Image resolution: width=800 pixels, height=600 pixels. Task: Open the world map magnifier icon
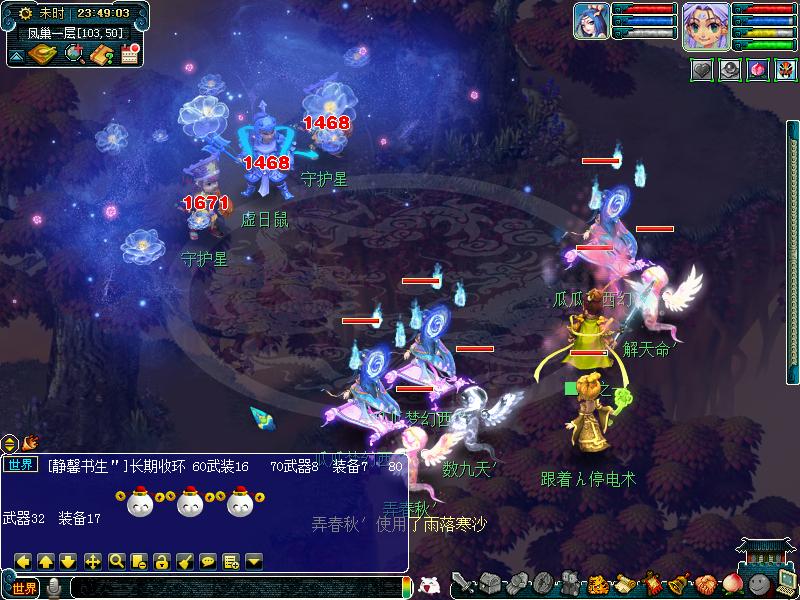tap(74, 54)
